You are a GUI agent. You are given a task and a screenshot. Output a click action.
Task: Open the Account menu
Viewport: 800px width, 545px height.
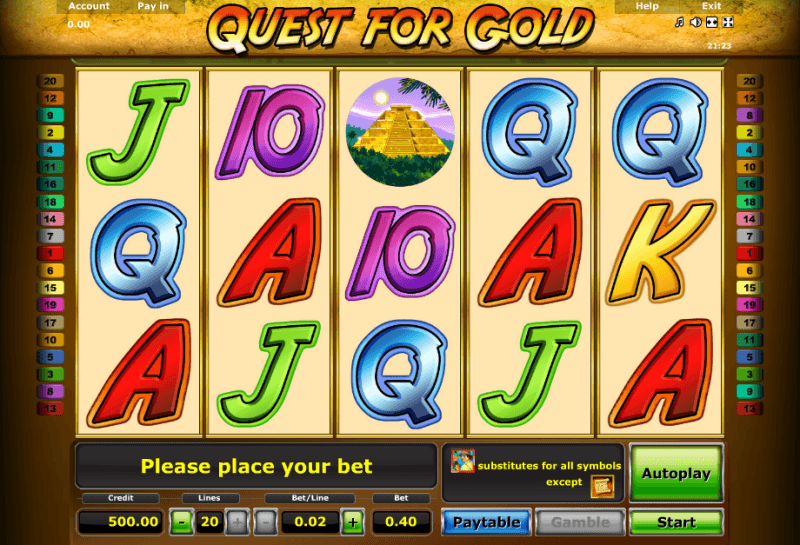89,6
